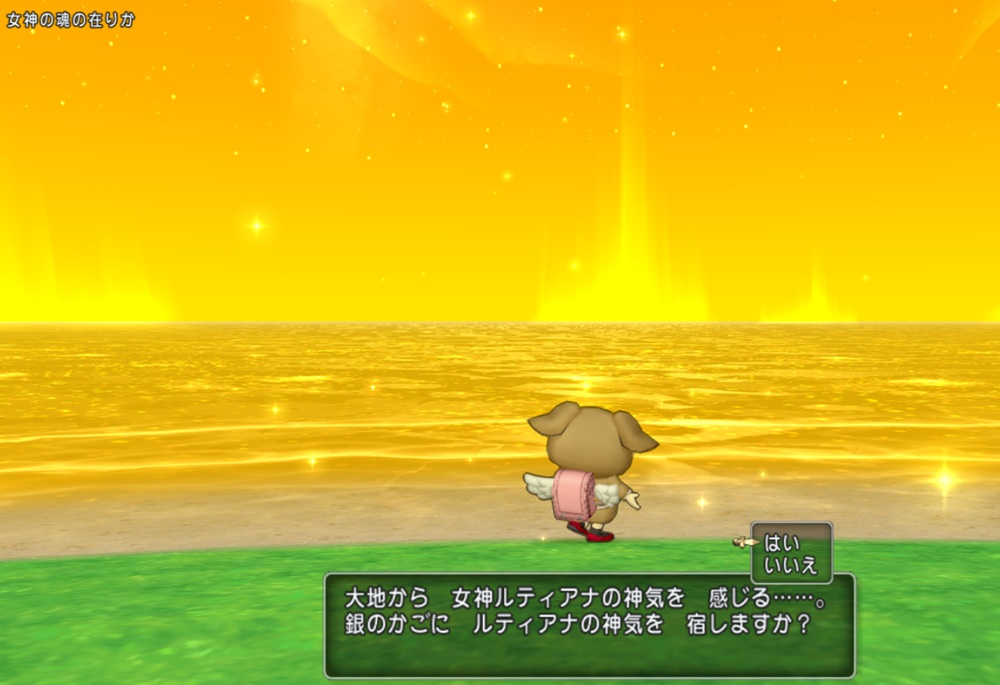Select the いいえ option to decline

(x=791, y=565)
